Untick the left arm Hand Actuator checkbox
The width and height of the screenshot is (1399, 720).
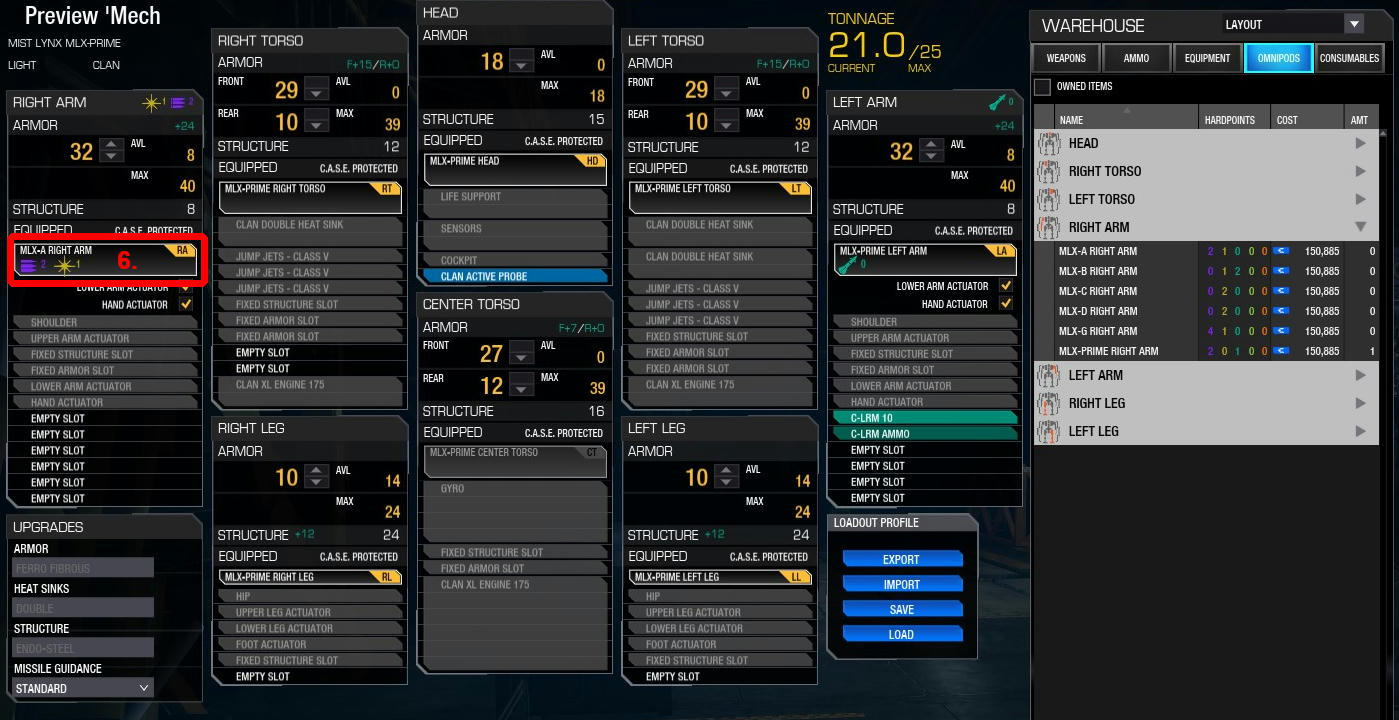pyautogui.click(x=1006, y=304)
